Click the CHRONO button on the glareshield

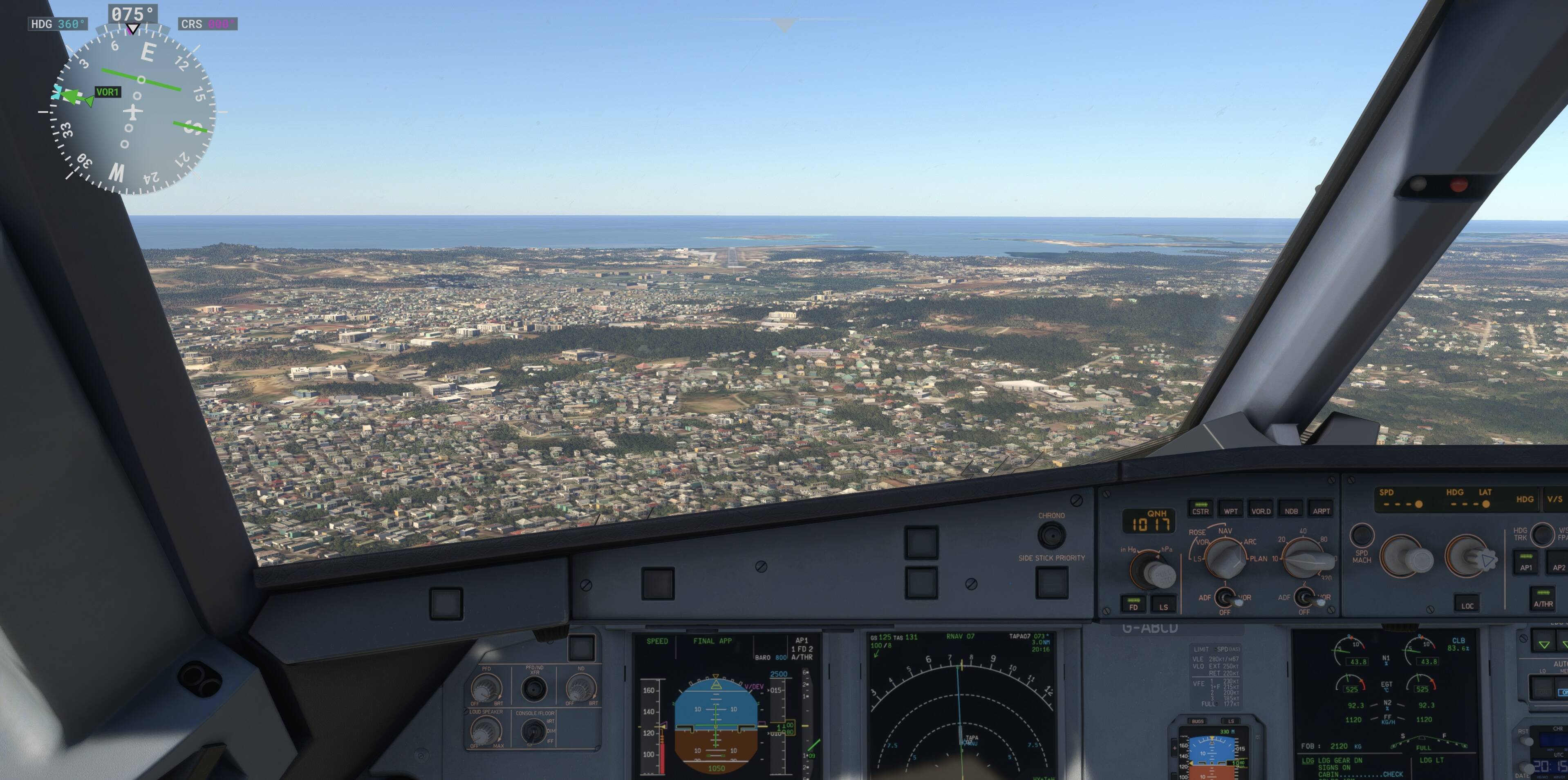1051,535
